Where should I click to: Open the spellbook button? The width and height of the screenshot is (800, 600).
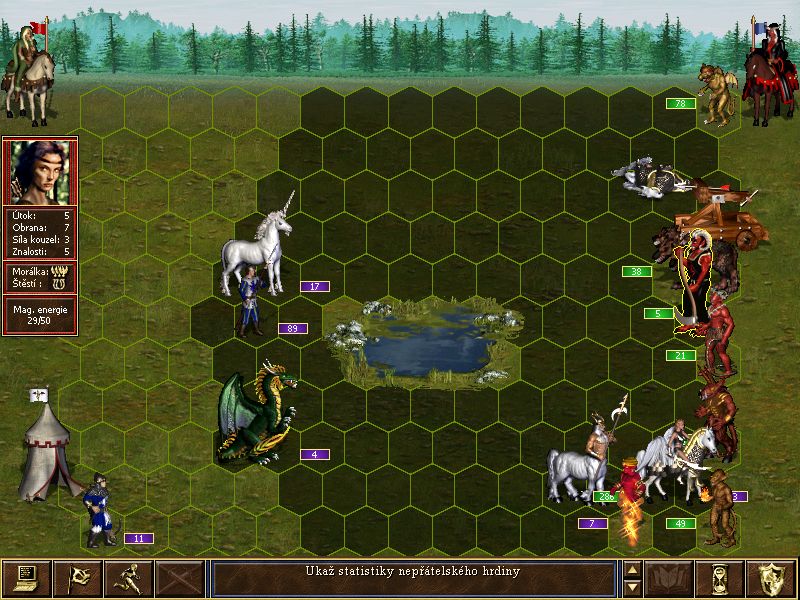point(669,578)
